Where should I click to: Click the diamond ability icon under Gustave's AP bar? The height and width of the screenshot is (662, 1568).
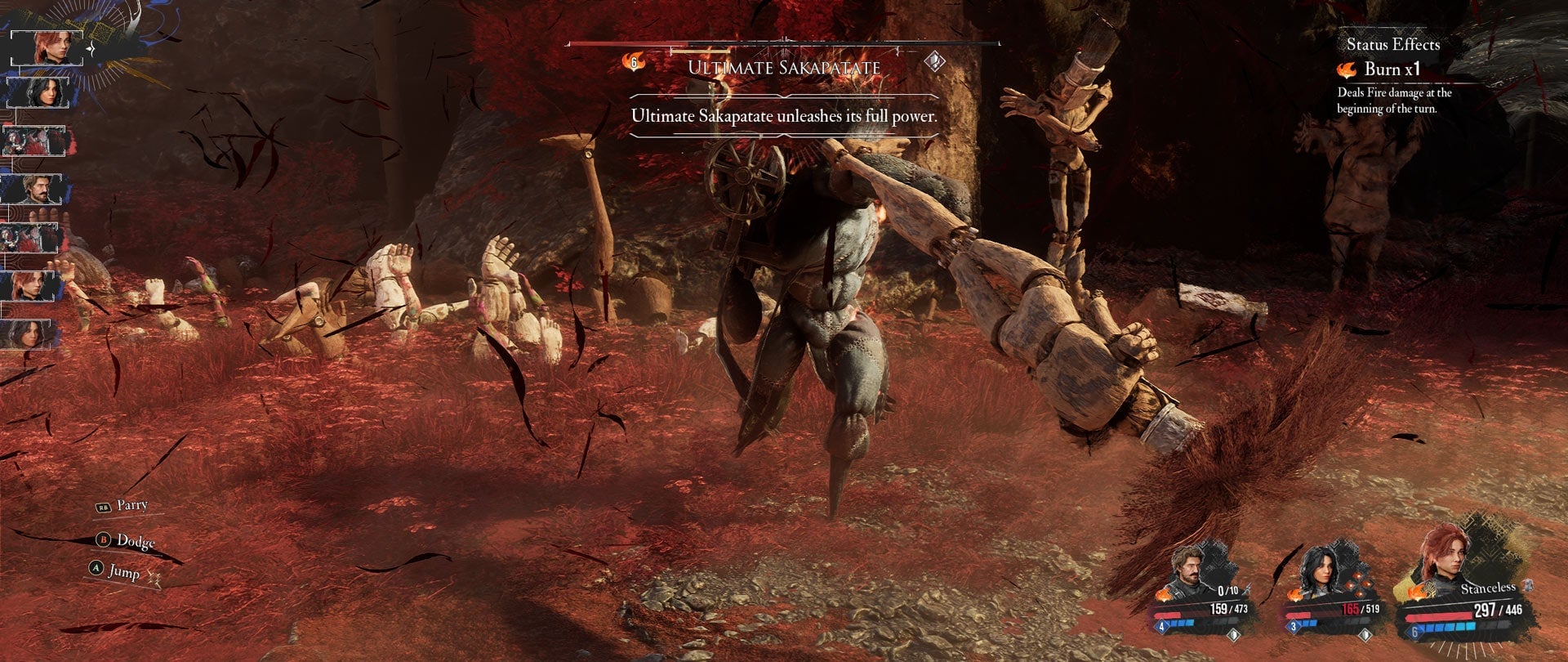click(1234, 636)
